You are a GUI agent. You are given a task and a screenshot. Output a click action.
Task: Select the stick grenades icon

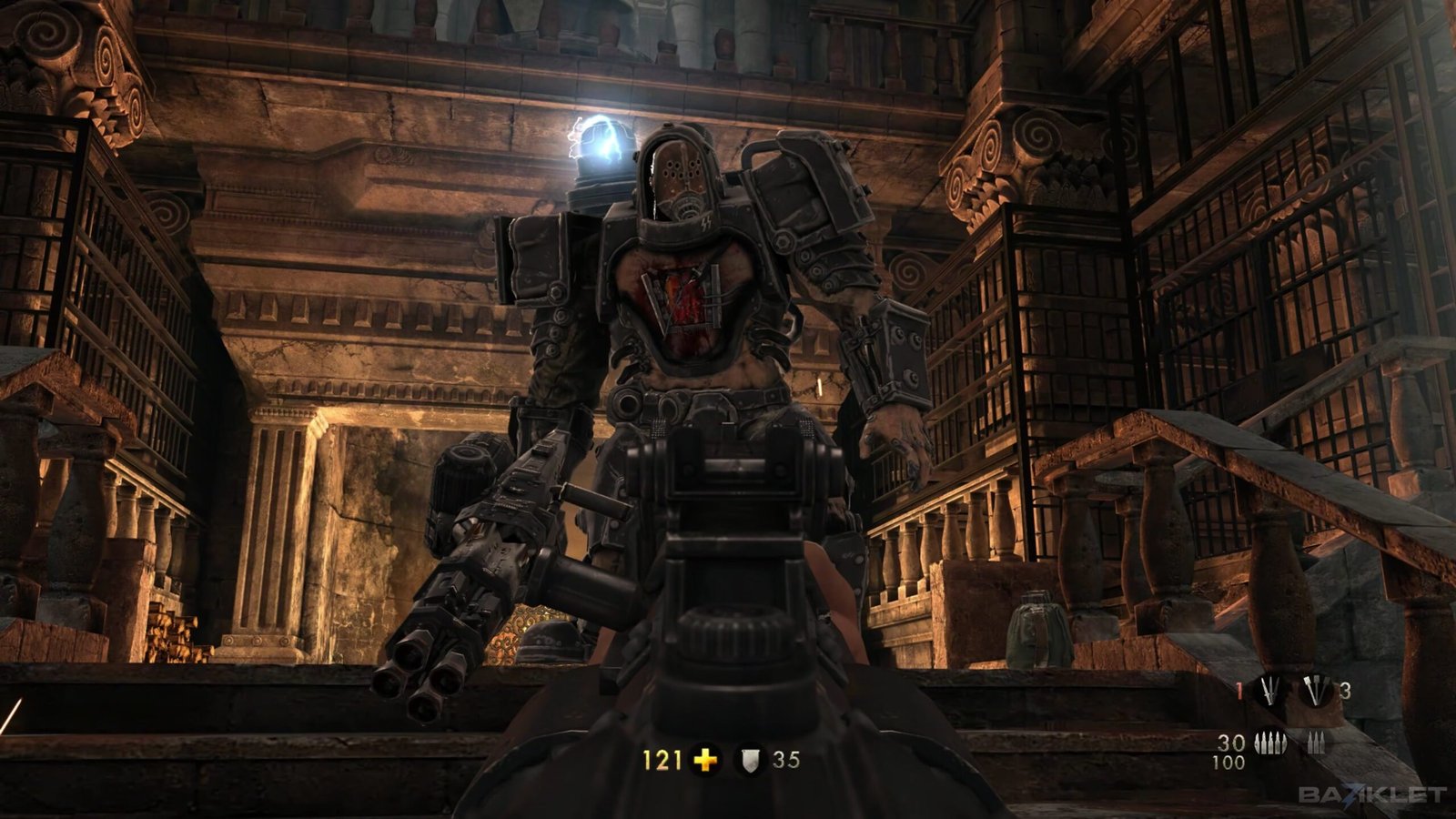pyautogui.click(x=1314, y=692)
